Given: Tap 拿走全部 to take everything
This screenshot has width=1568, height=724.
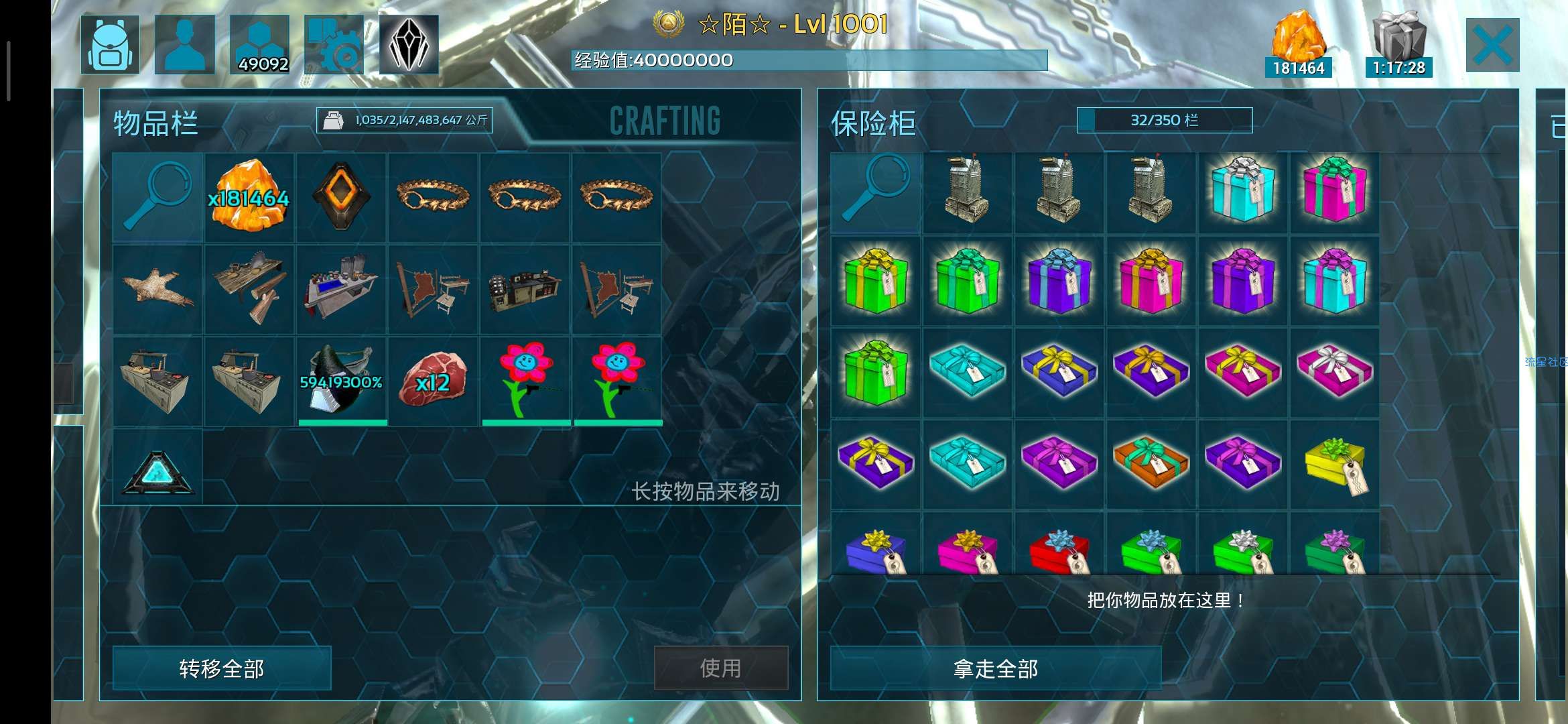Looking at the screenshot, I should point(995,668).
